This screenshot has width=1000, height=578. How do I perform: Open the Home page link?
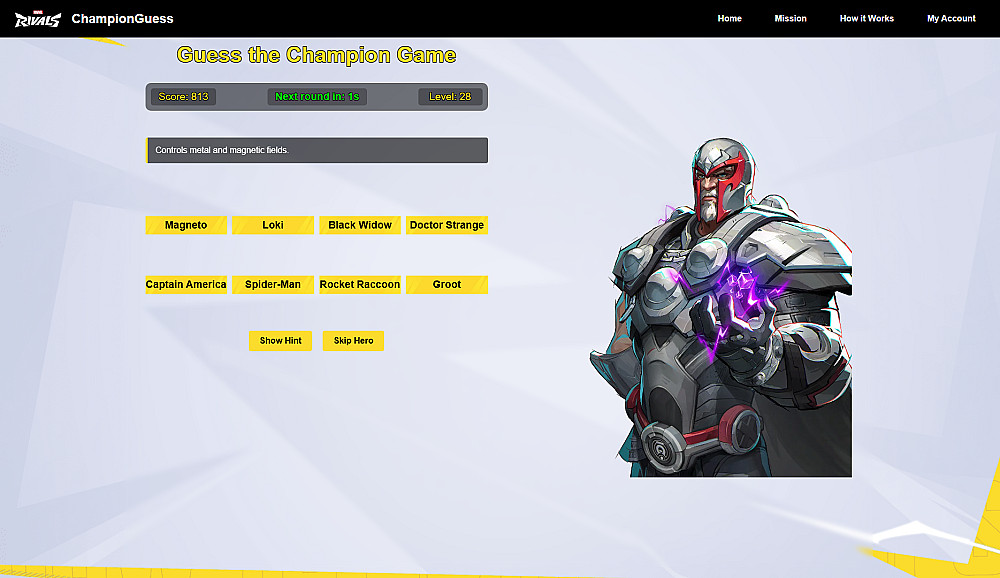click(x=730, y=18)
